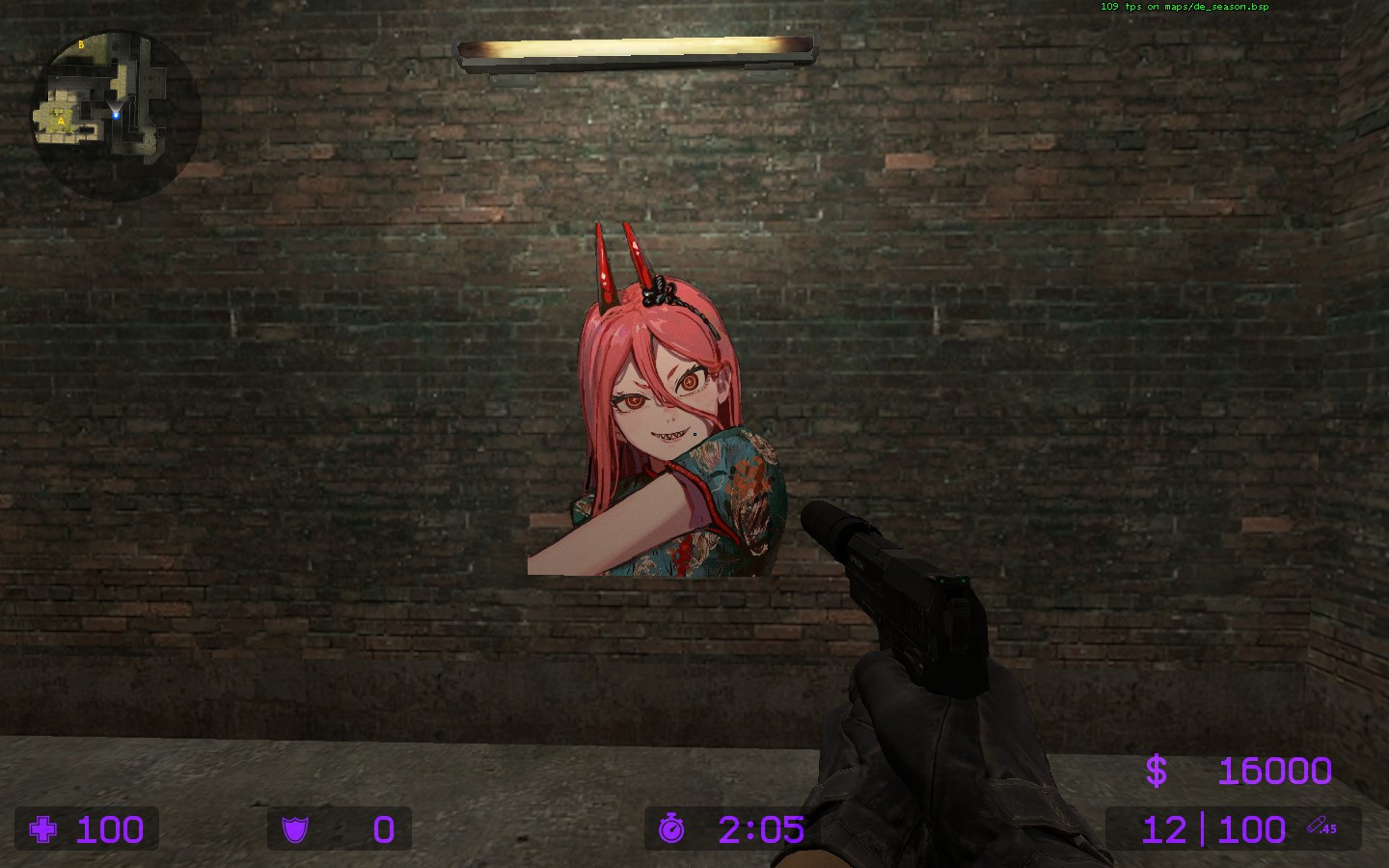Toggle the armor value showing 0

(x=382, y=829)
